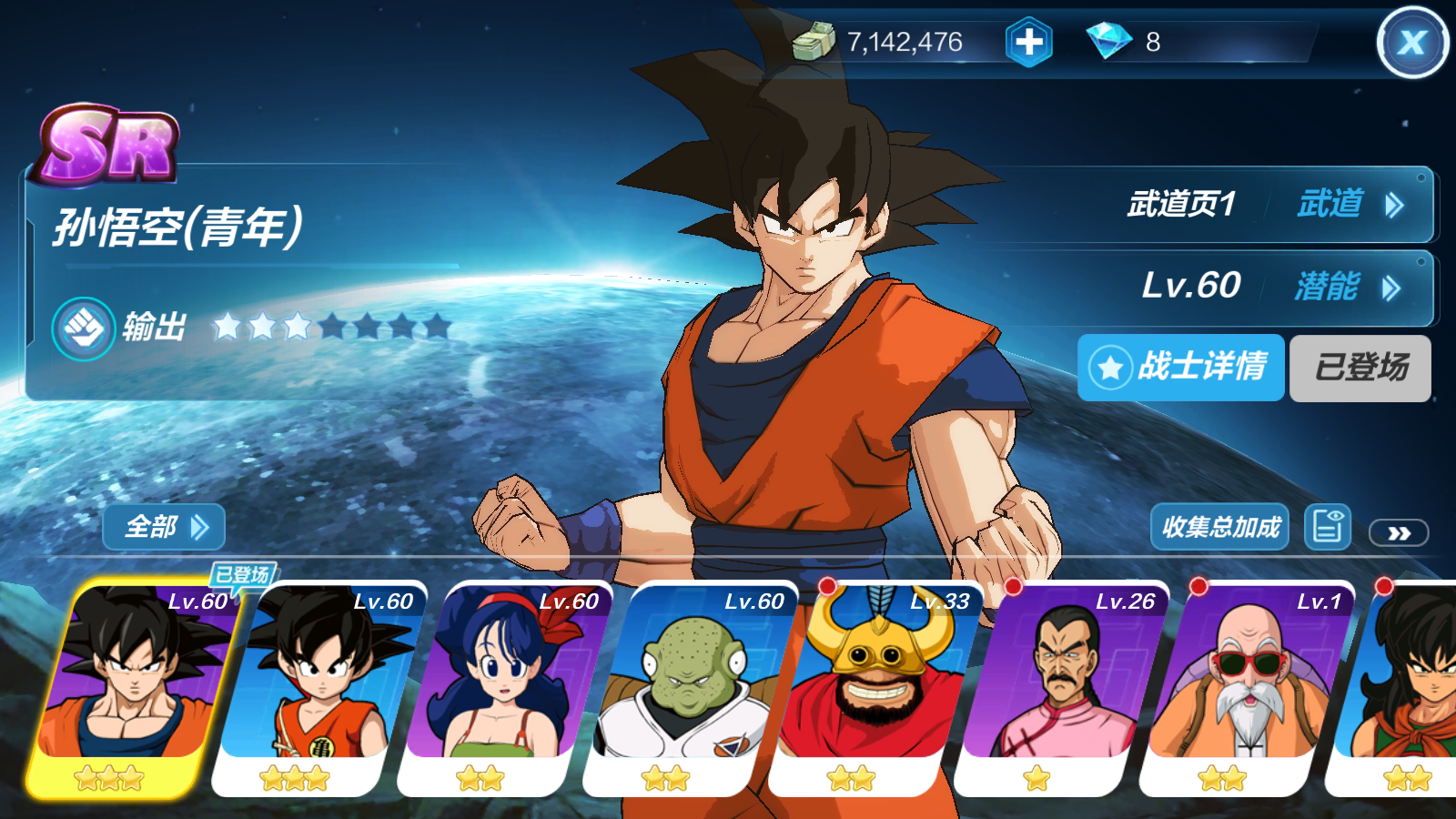Open the document list icon
Screen dimensions: 1456x819
pos(1327,527)
